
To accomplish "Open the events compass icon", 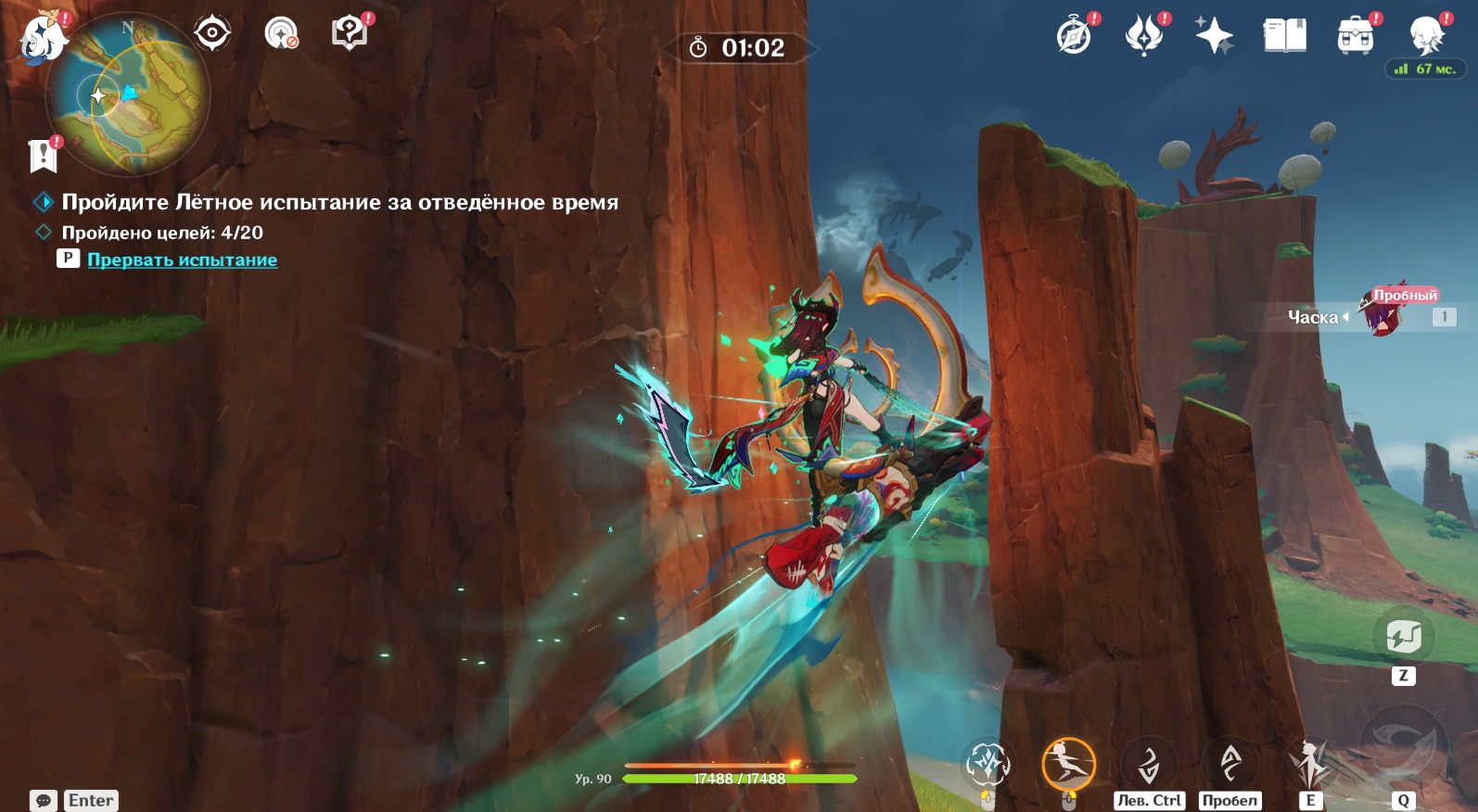I will (1075, 36).
